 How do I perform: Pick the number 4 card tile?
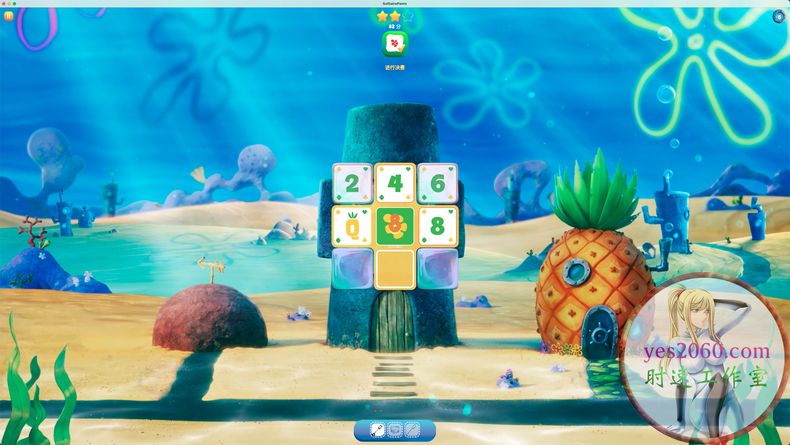395,183
